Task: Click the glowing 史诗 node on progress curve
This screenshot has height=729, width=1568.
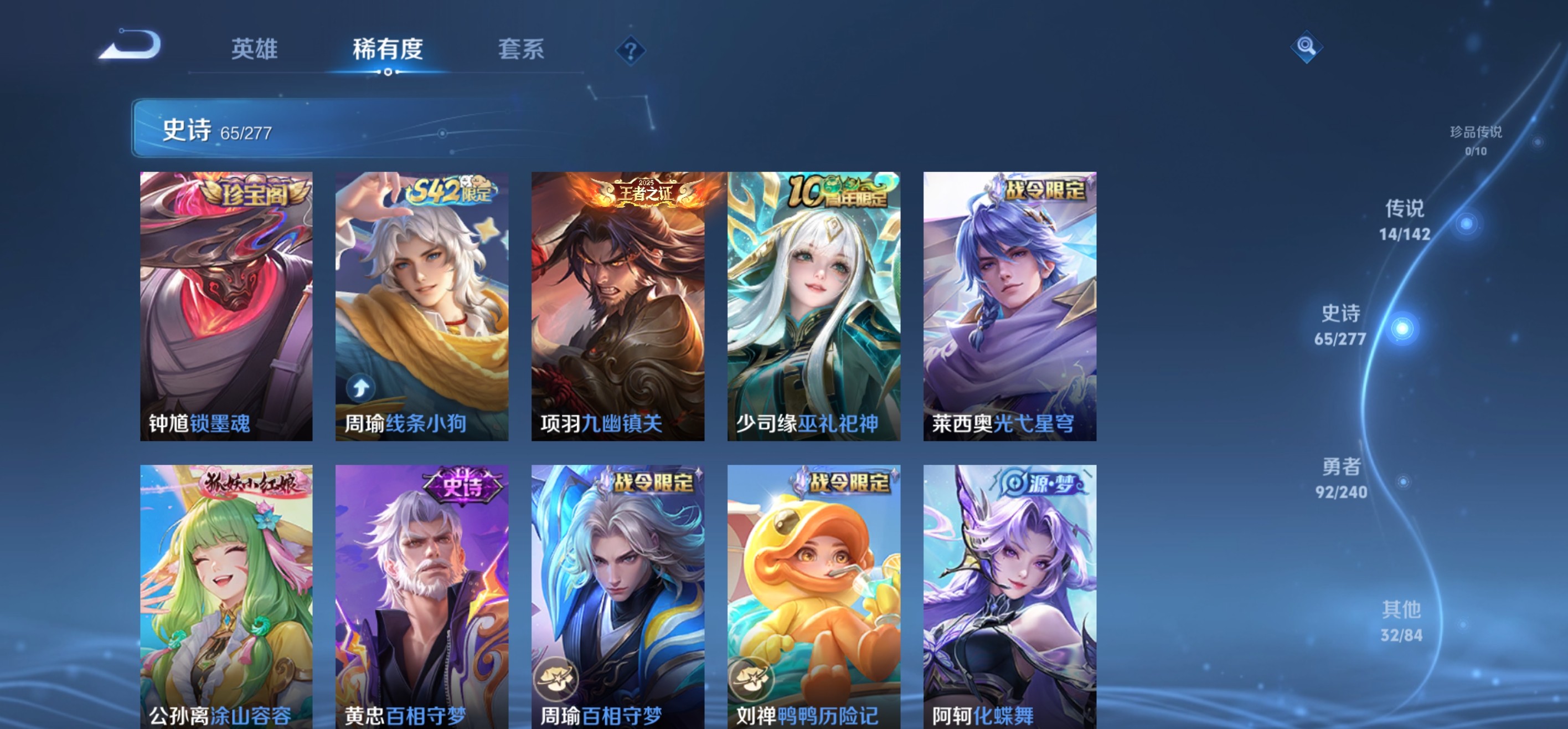Action: point(1401,329)
